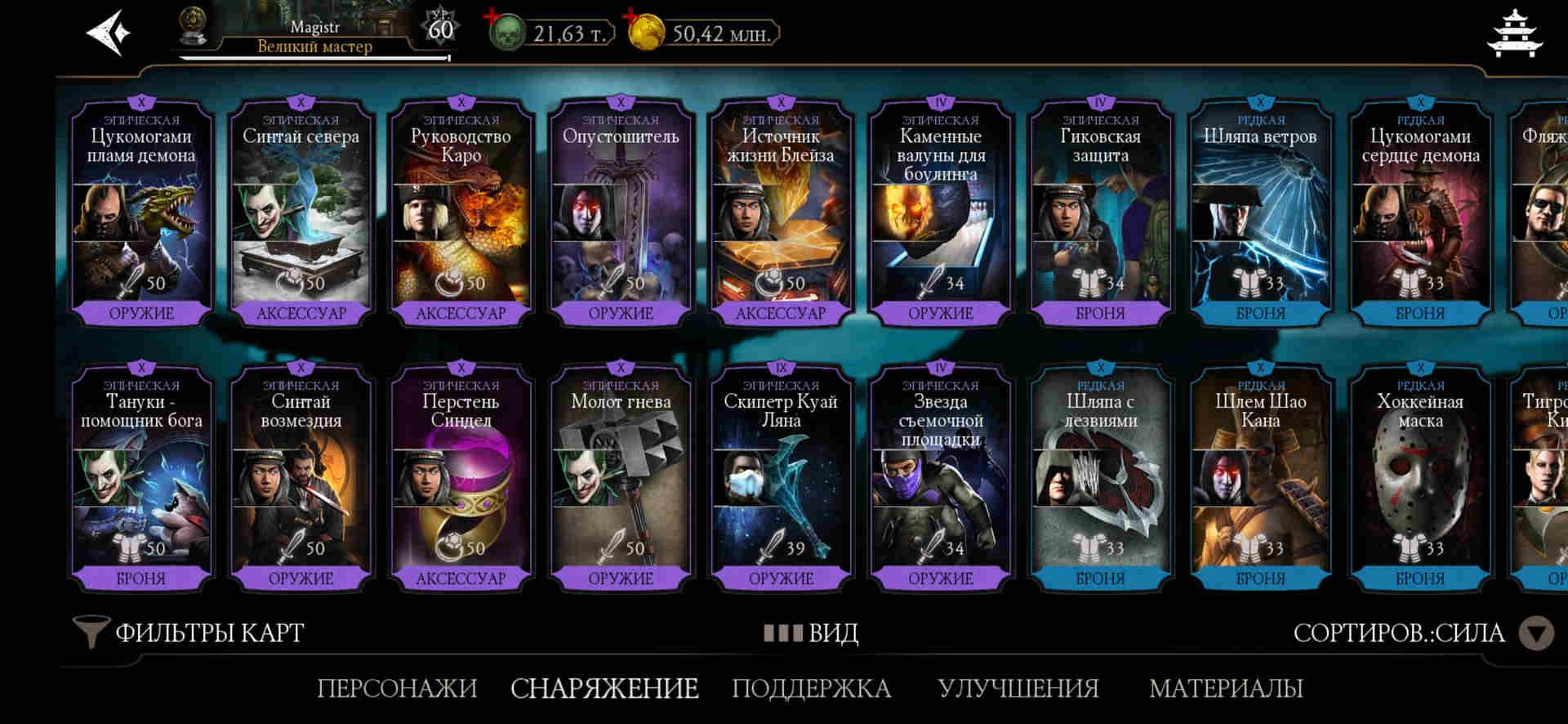
Task: Switch to the МАТЕРИАЛЫ tab
Action: 1226,688
